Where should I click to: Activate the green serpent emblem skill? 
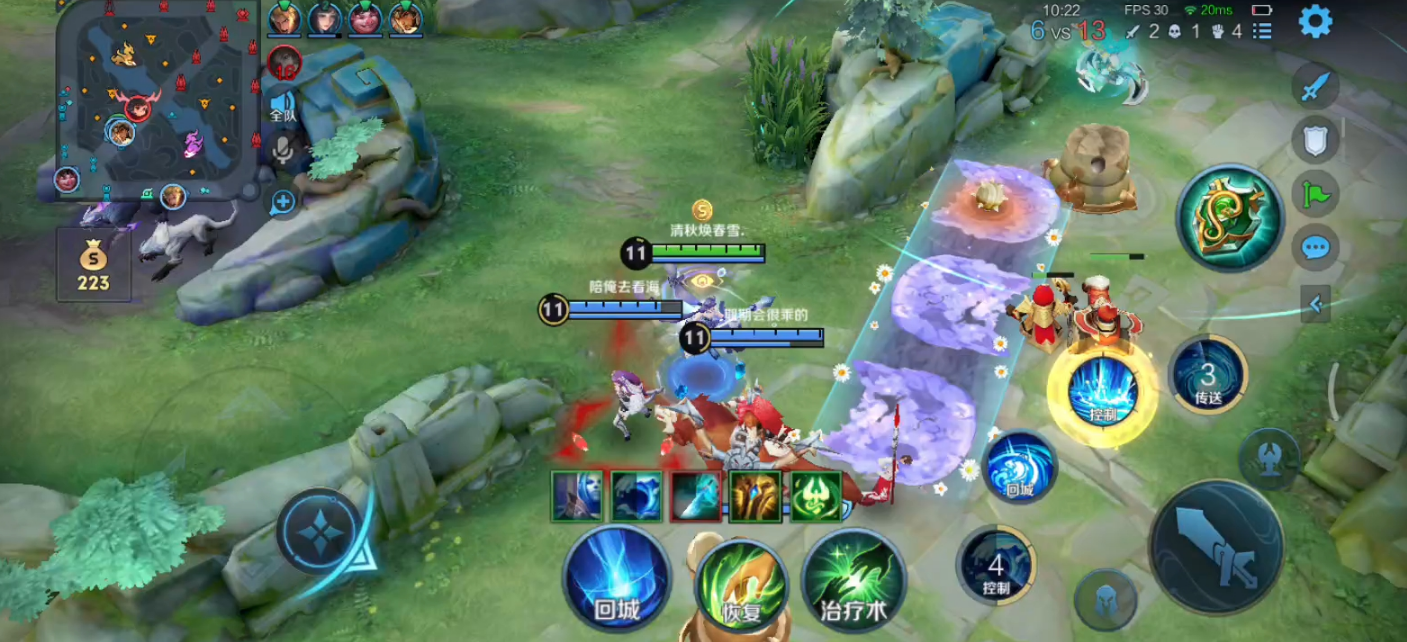point(1229,217)
